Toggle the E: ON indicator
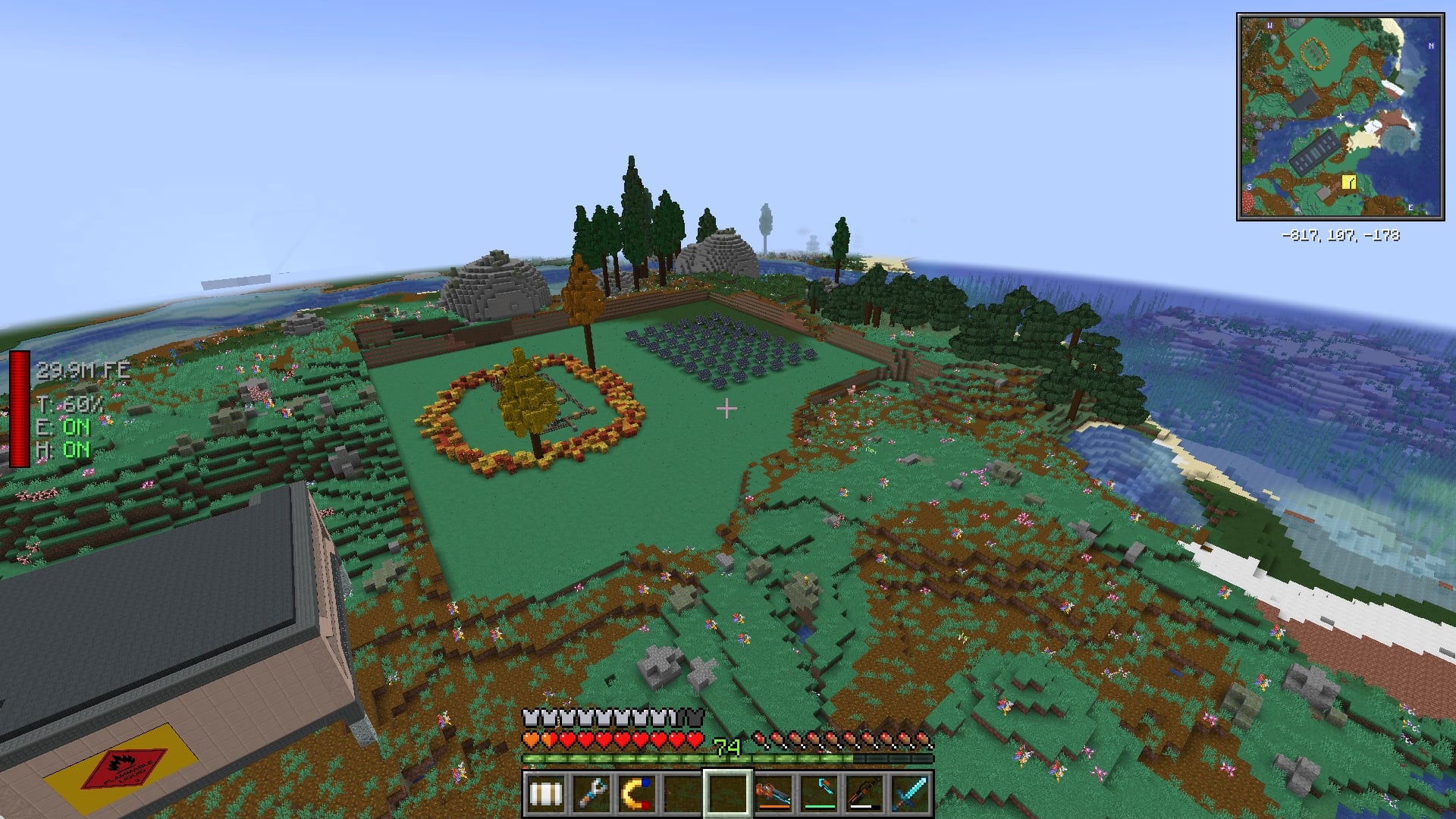The height and width of the screenshot is (819, 1456). 63,426
